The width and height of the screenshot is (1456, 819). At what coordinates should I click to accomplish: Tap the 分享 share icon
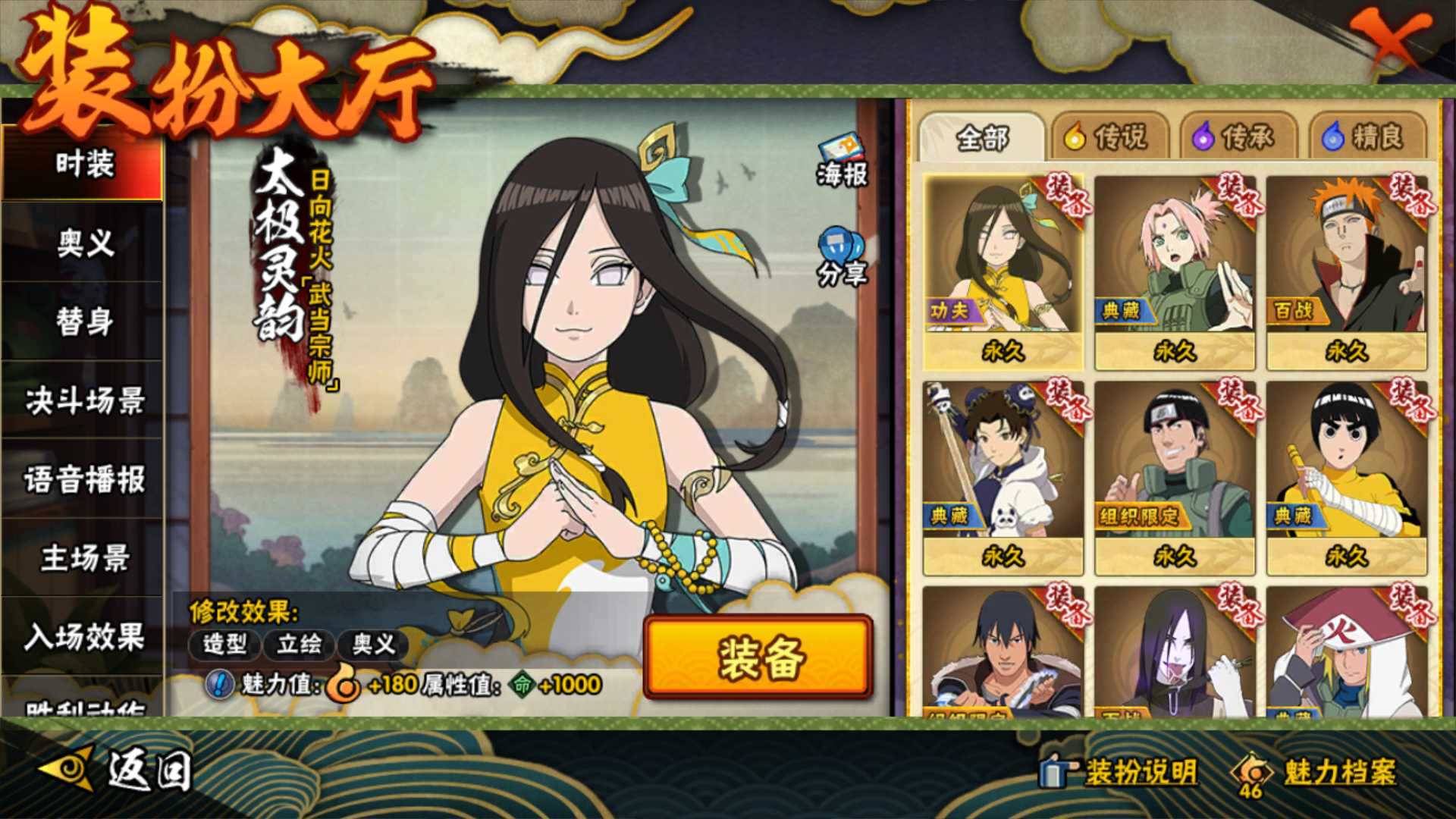842,256
